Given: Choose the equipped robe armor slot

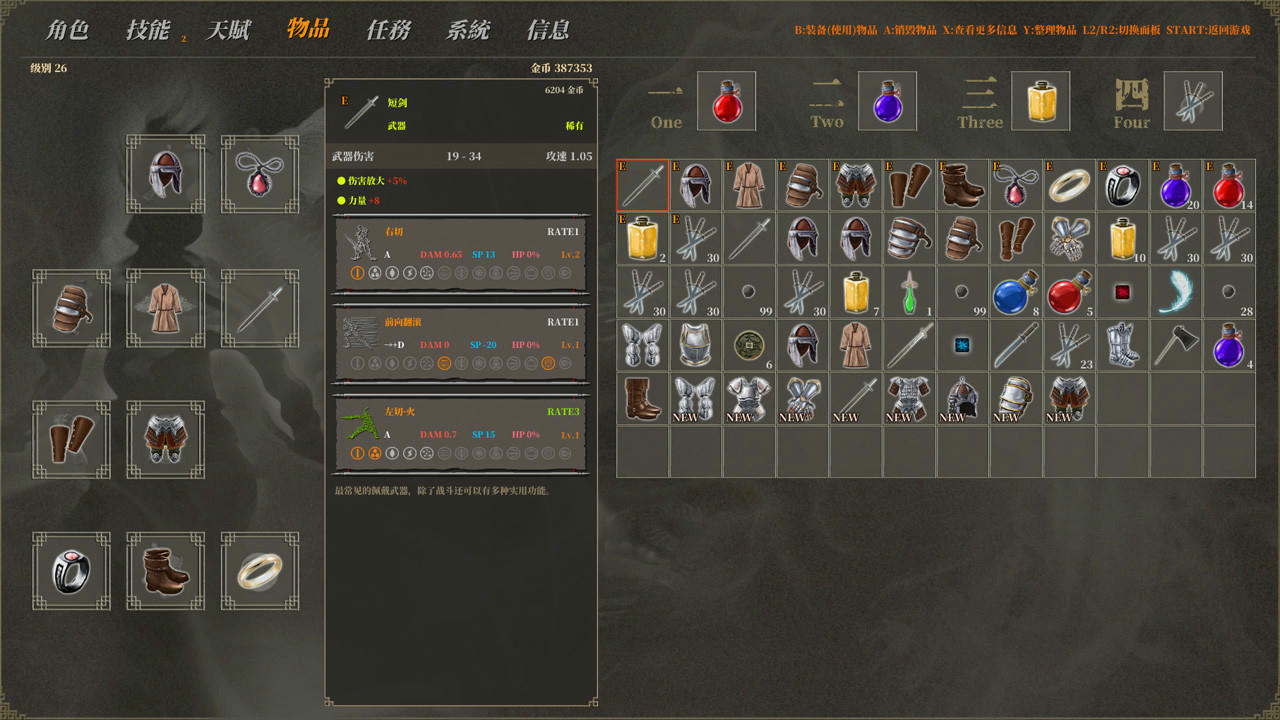Looking at the screenshot, I should (x=166, y=308).
